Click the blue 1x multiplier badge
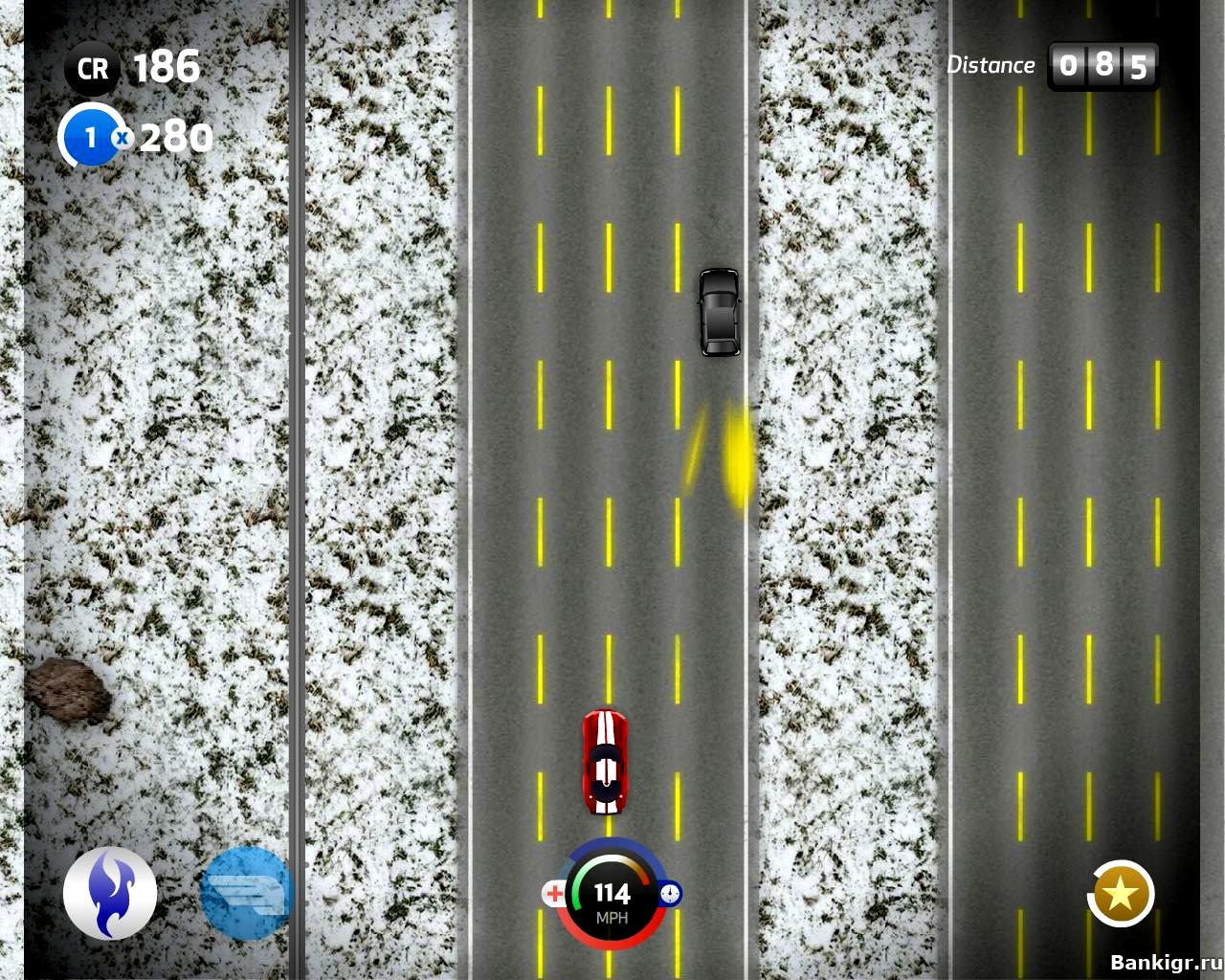Image resolution: width=1225 pixels, height=980 pixels. click(x=93, y=138)
